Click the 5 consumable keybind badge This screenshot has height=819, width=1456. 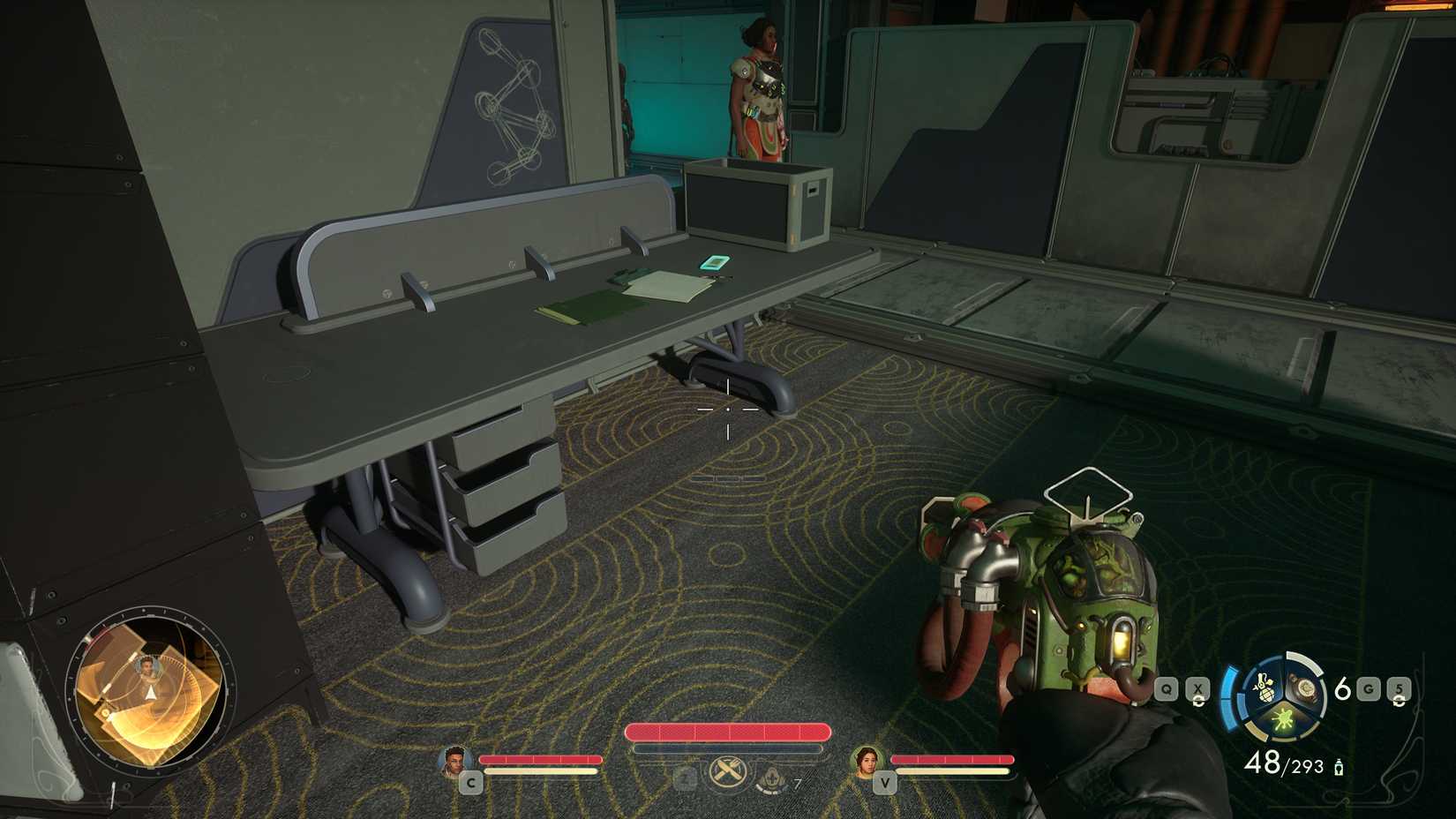coord(1399,688)
